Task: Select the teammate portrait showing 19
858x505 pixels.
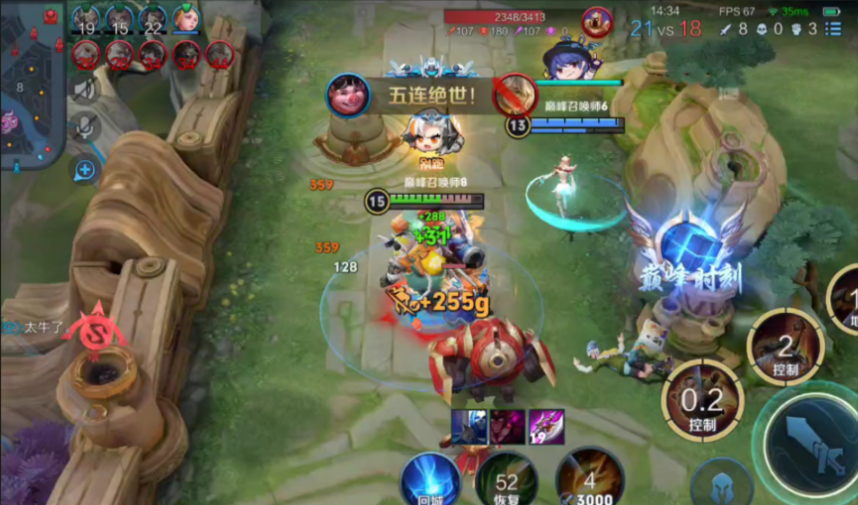Action: (86, 20)
